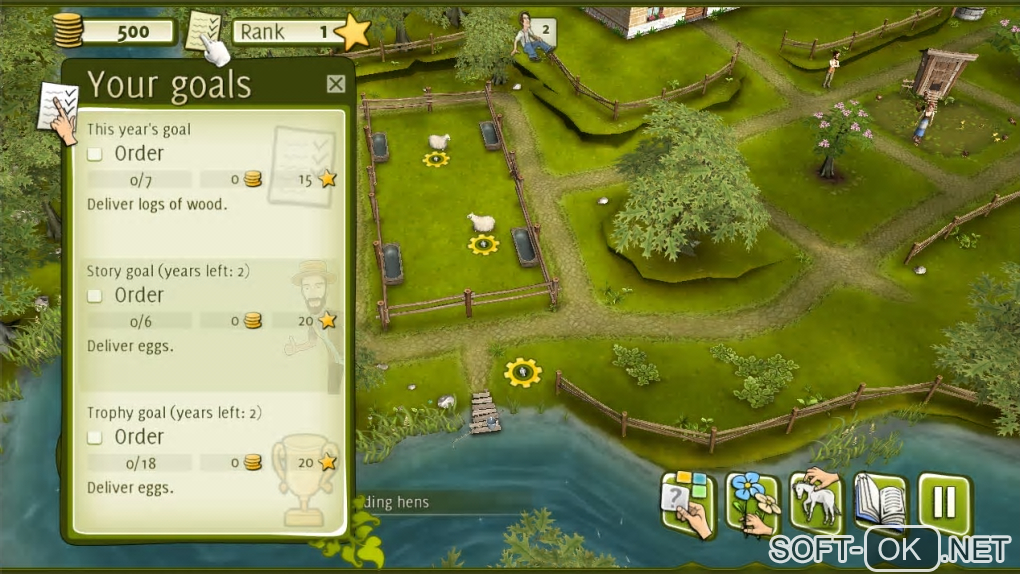Open the book journal
The image size is (1020, 574).
coord(880,503)
